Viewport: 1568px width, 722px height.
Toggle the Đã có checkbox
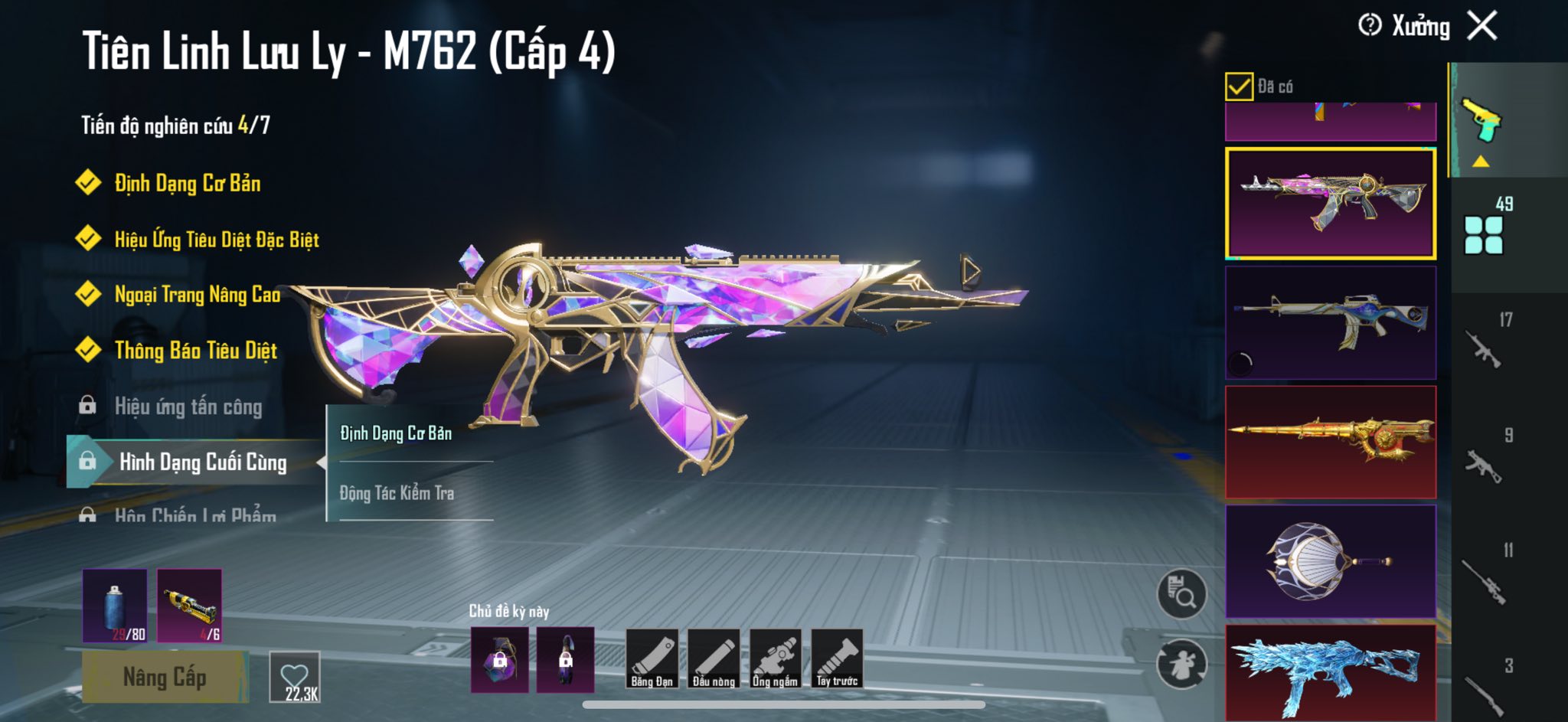pos(1239,87)
